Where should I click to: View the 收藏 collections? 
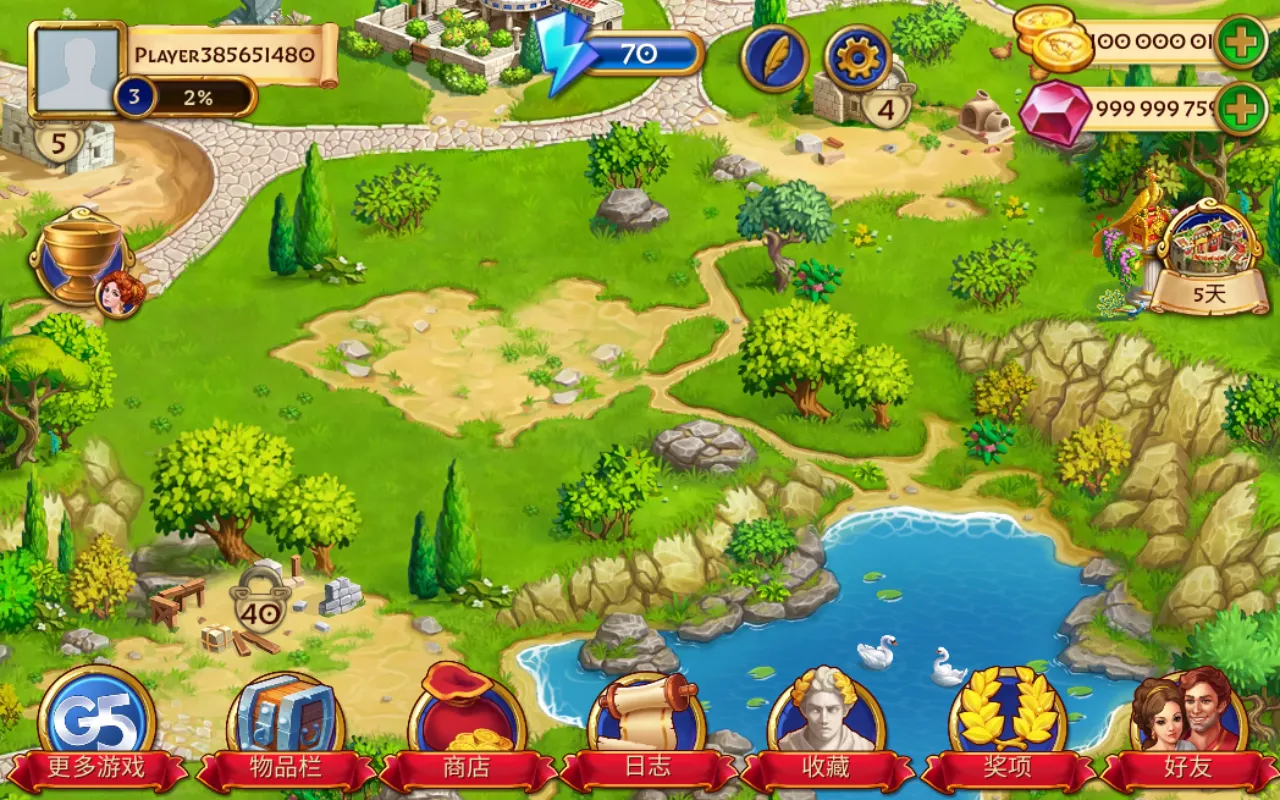click(x=826, y=730)
